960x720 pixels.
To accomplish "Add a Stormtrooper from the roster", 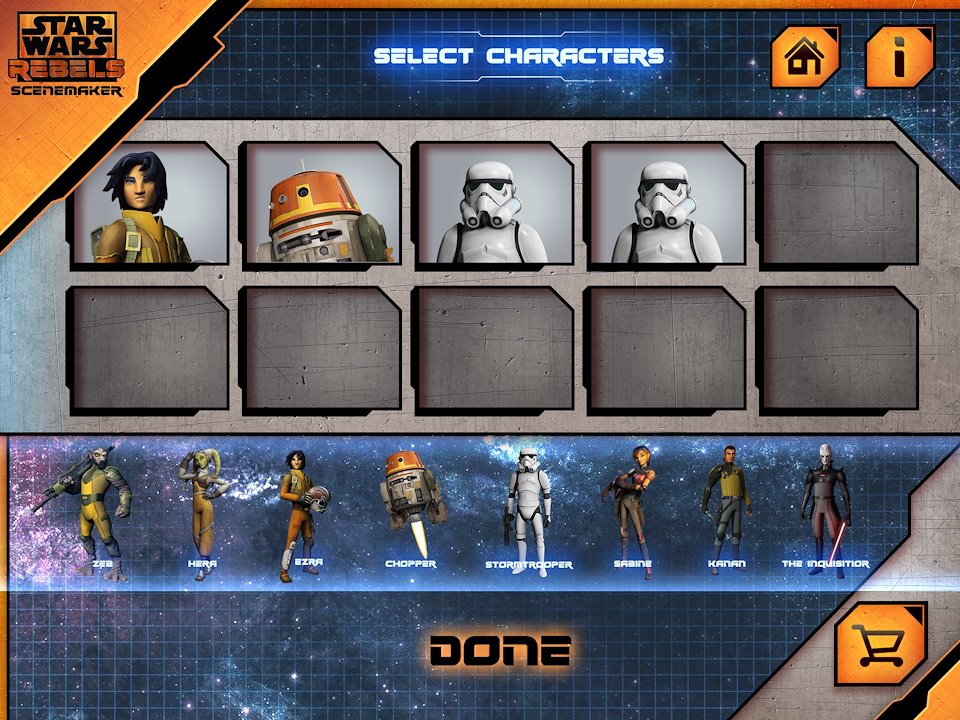I will pyautogui.click(x=528, y=508).
